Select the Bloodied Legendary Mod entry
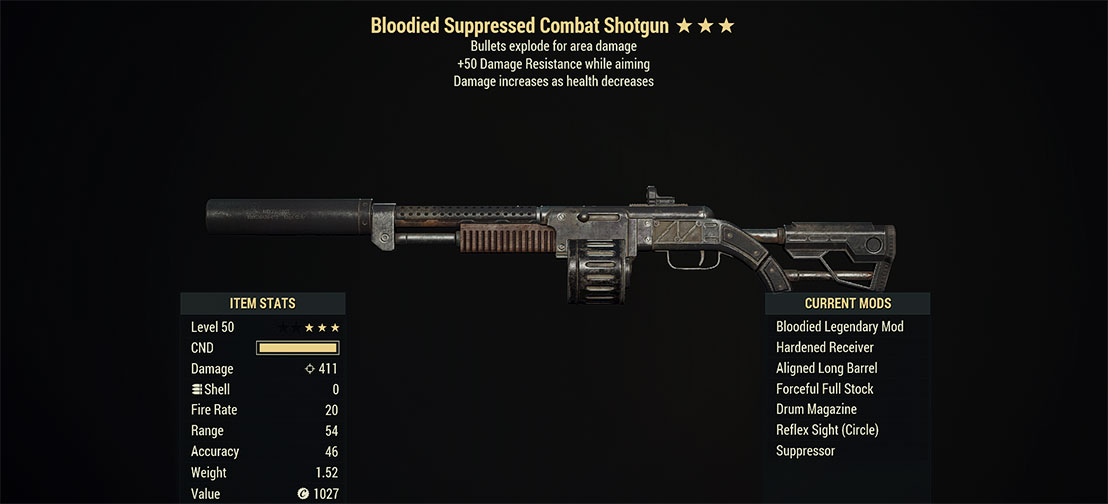 click(x=839, y=327)
